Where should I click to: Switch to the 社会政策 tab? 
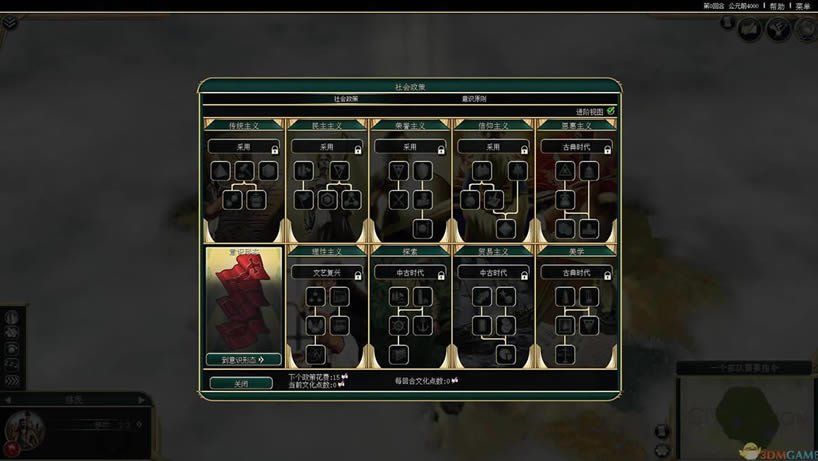point(346,99)
